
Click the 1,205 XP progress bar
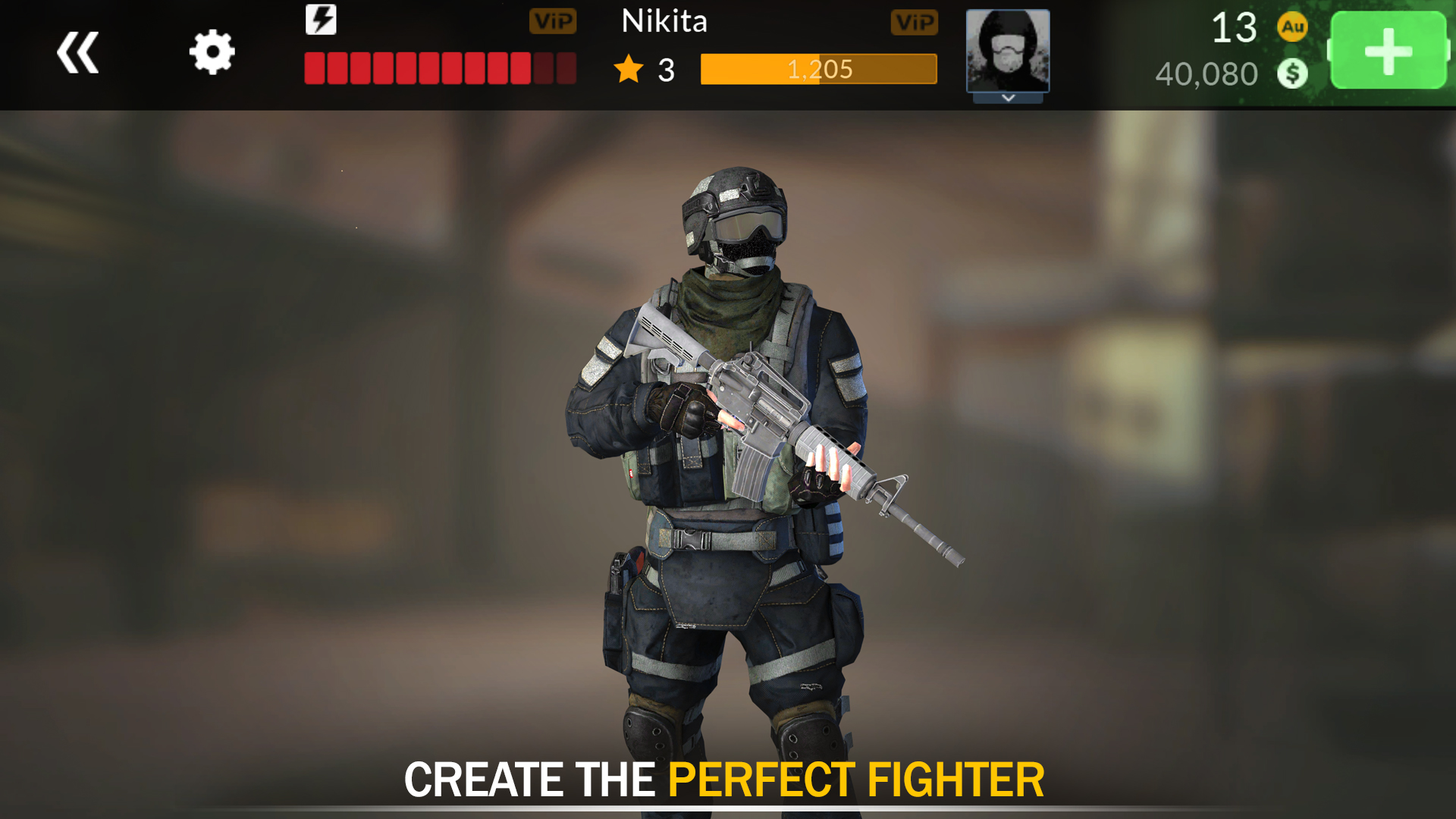(x=819, y=69)
